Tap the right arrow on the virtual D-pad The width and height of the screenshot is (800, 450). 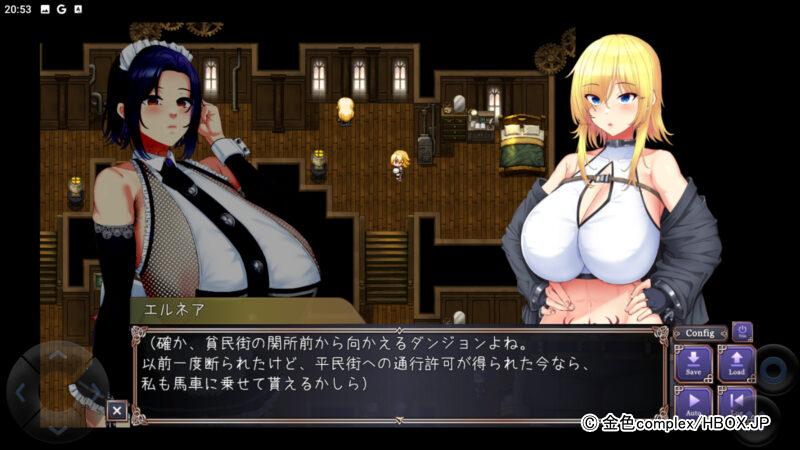click(x=94, y=391)
